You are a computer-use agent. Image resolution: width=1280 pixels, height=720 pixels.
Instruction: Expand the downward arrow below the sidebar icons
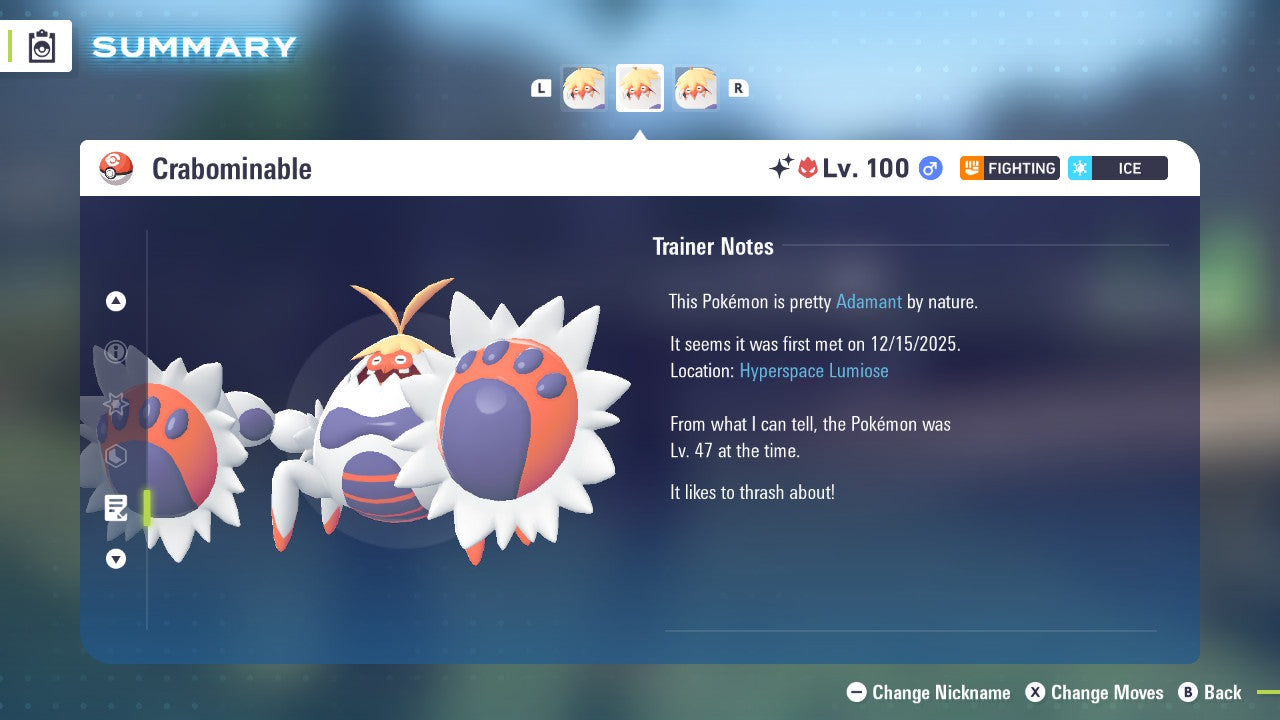115,559
